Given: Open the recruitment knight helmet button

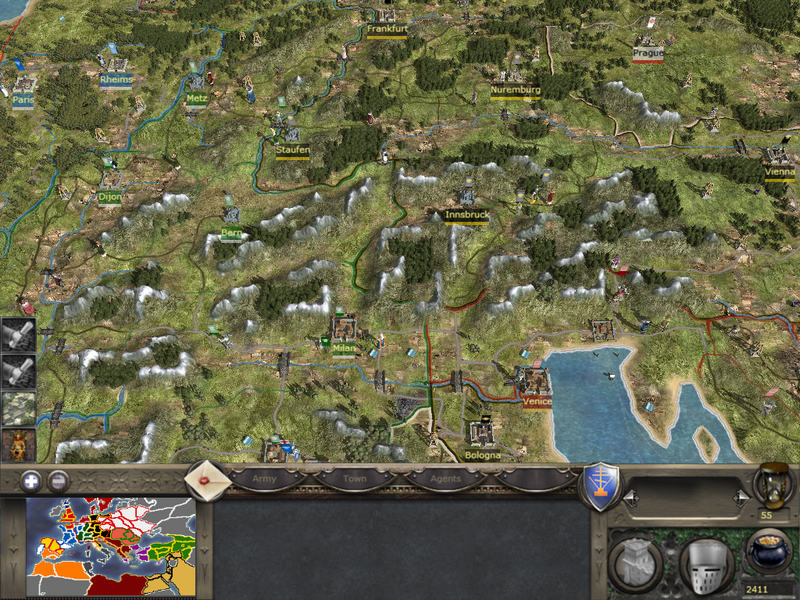Looking at the screenshot, I should point(706,563).
